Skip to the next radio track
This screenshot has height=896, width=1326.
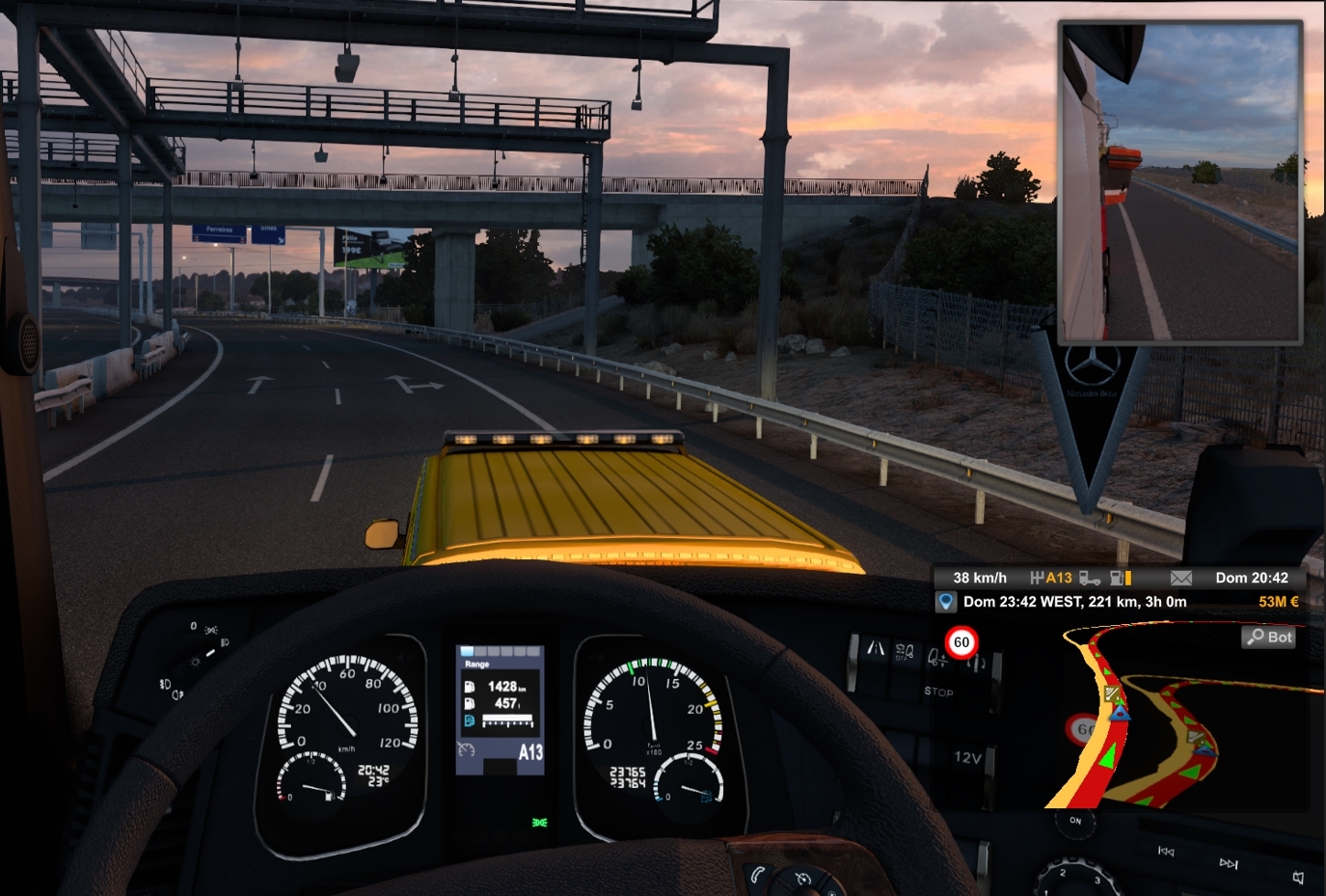click(1230, 863)
